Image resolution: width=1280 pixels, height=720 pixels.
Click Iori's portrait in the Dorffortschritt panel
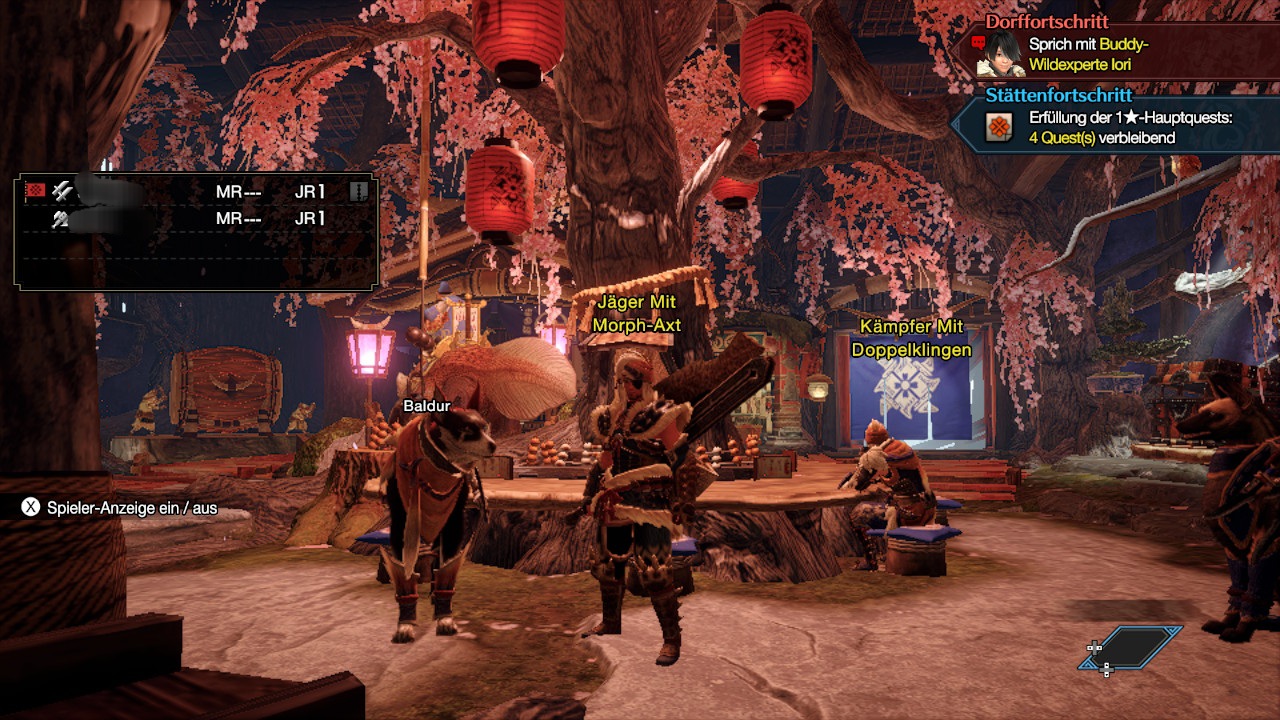point(999,52)
